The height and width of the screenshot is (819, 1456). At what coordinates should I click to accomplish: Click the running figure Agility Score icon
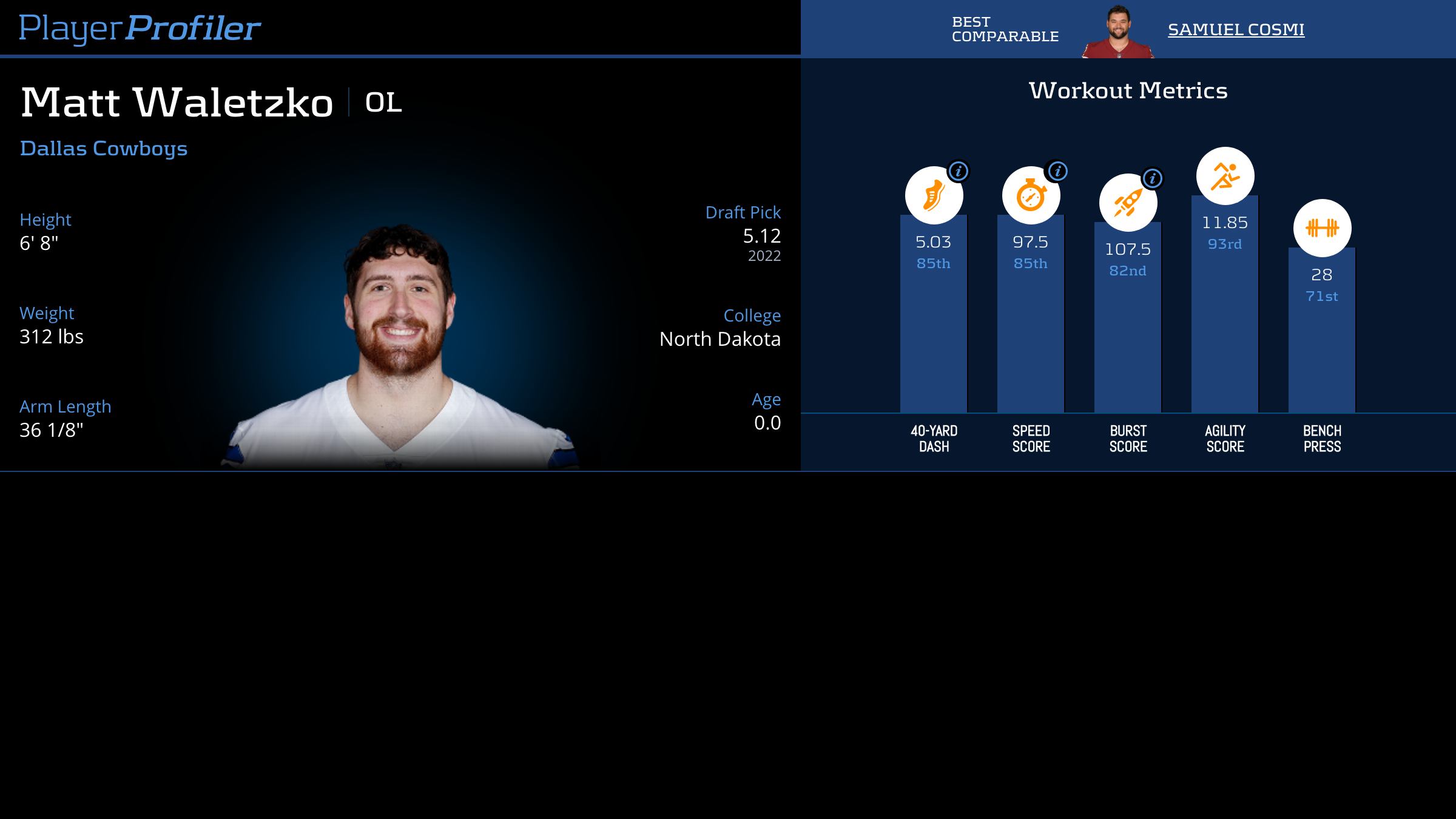pos(1225,176)
